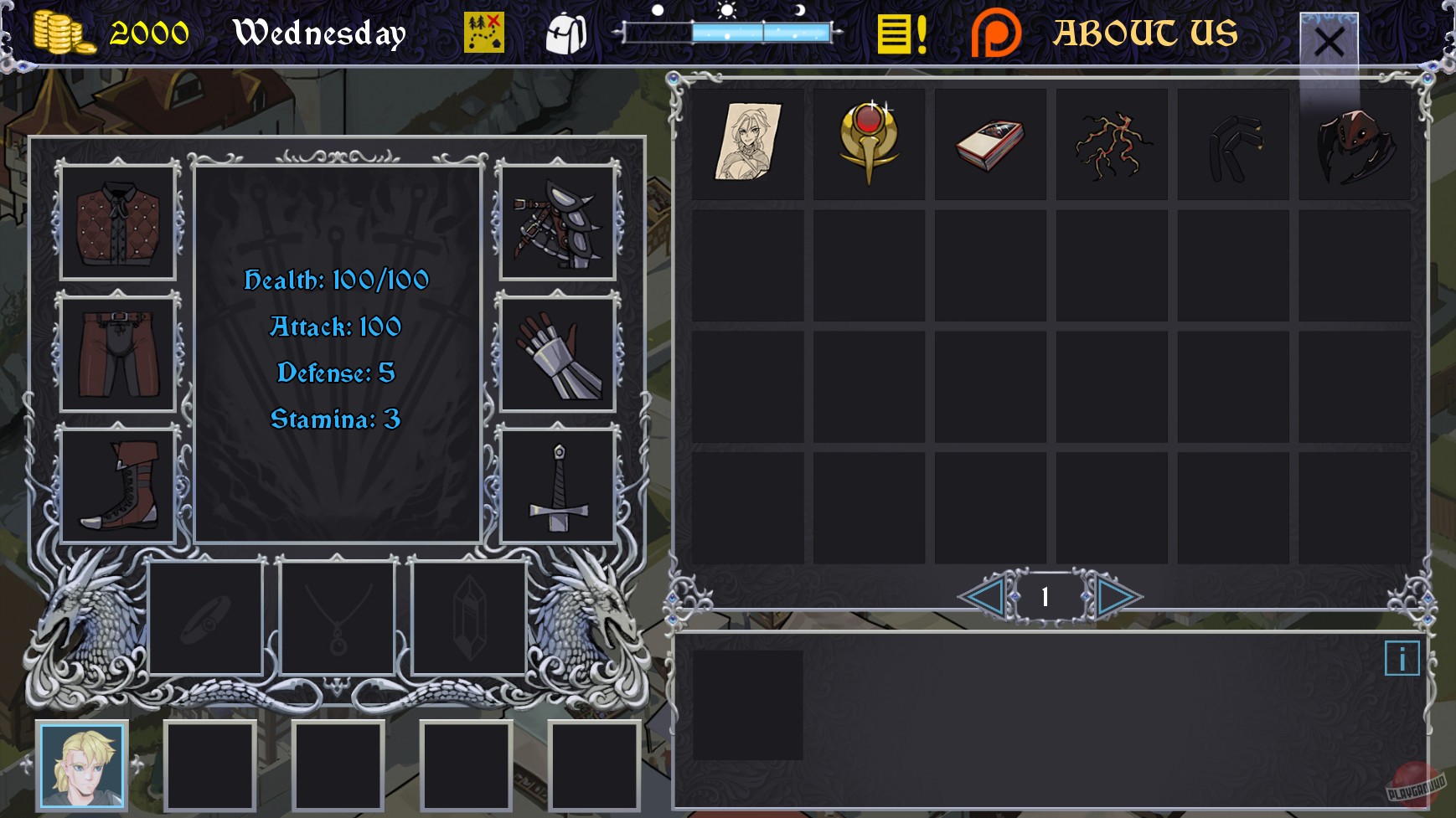The image size is (1456, 818).
Task: Click the character portrait thumbnail
Action: (x=80, y=765)
